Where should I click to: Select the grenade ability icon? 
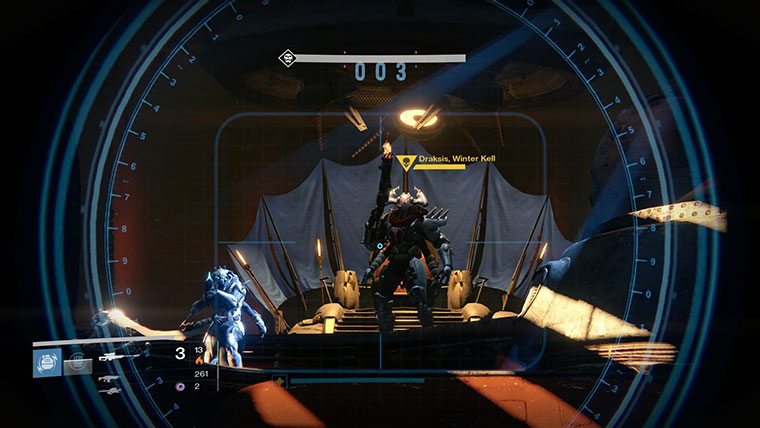click(48, 363)
